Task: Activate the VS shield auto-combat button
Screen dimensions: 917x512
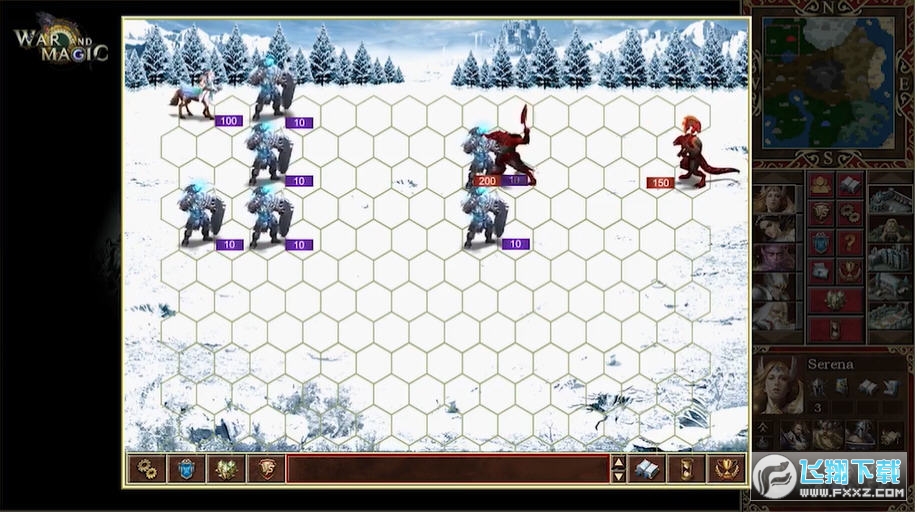Action: (266, 469)
